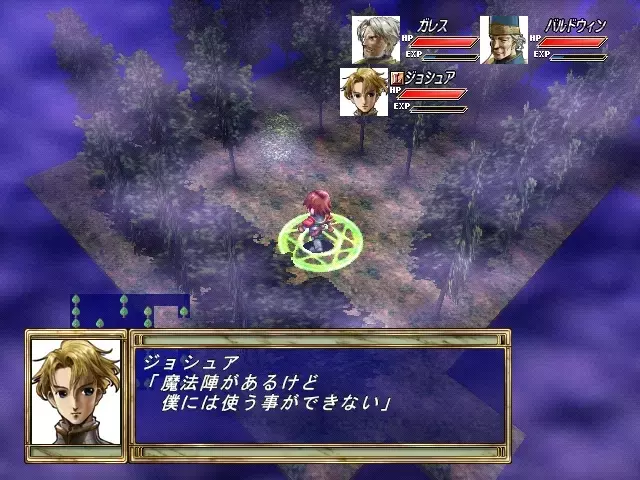Click the speaker portrait beside the dialogue
Screen dimensions: 640x480
78,394
